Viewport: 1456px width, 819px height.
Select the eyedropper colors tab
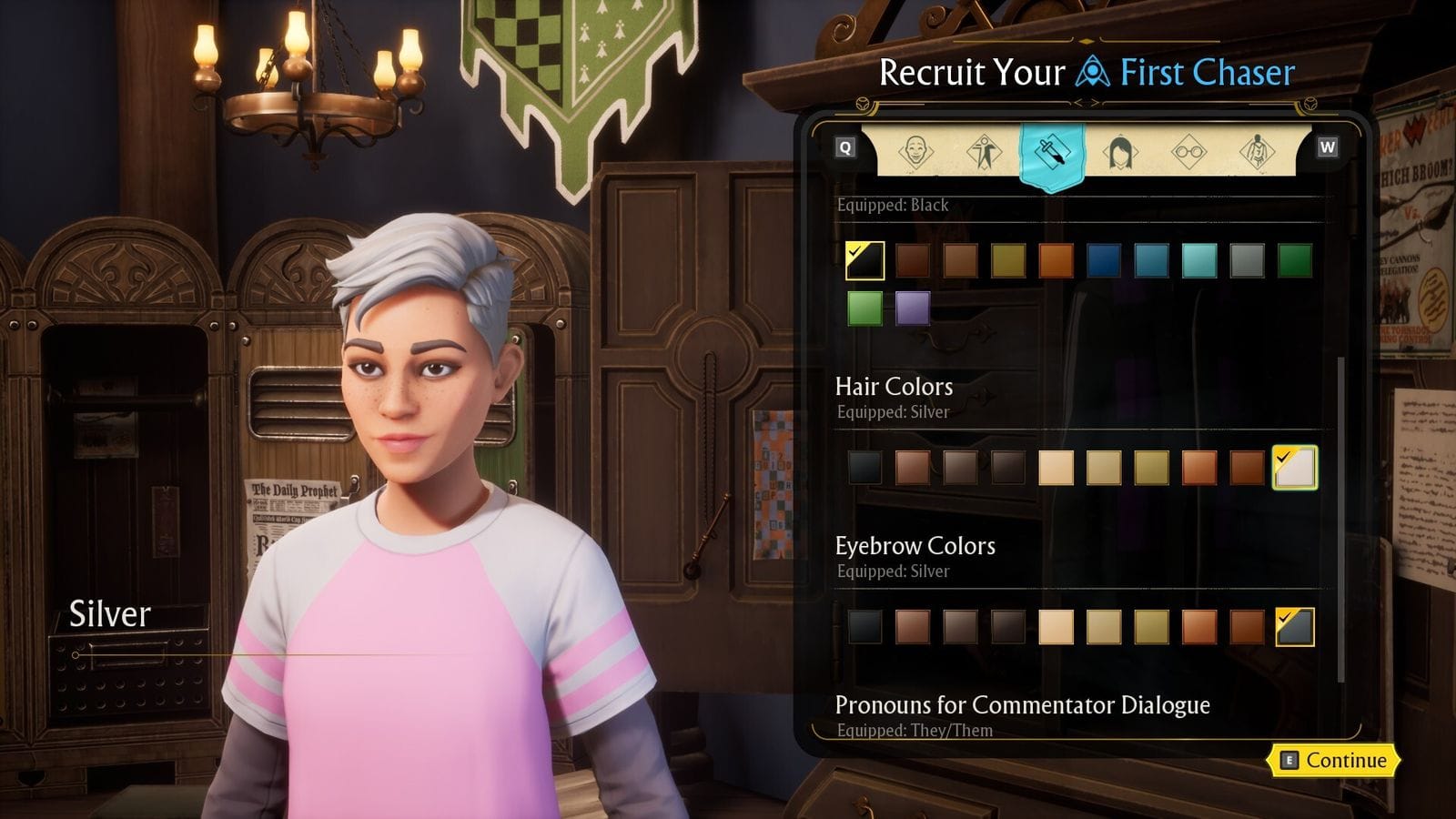pos(1052,153)
